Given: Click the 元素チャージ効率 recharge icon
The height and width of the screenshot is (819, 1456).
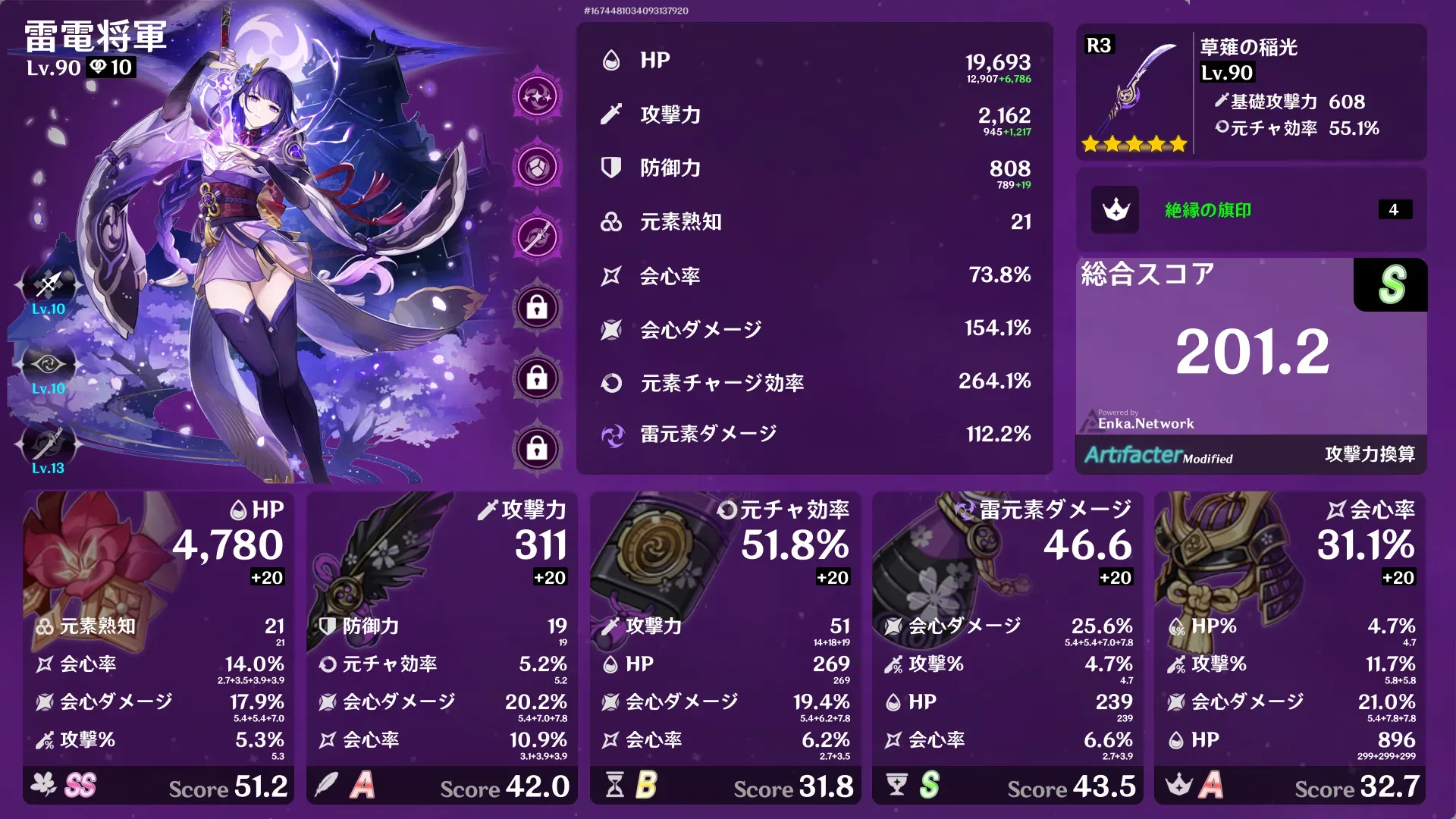Looking at the screenshot, I should click(x=610, y=382).
